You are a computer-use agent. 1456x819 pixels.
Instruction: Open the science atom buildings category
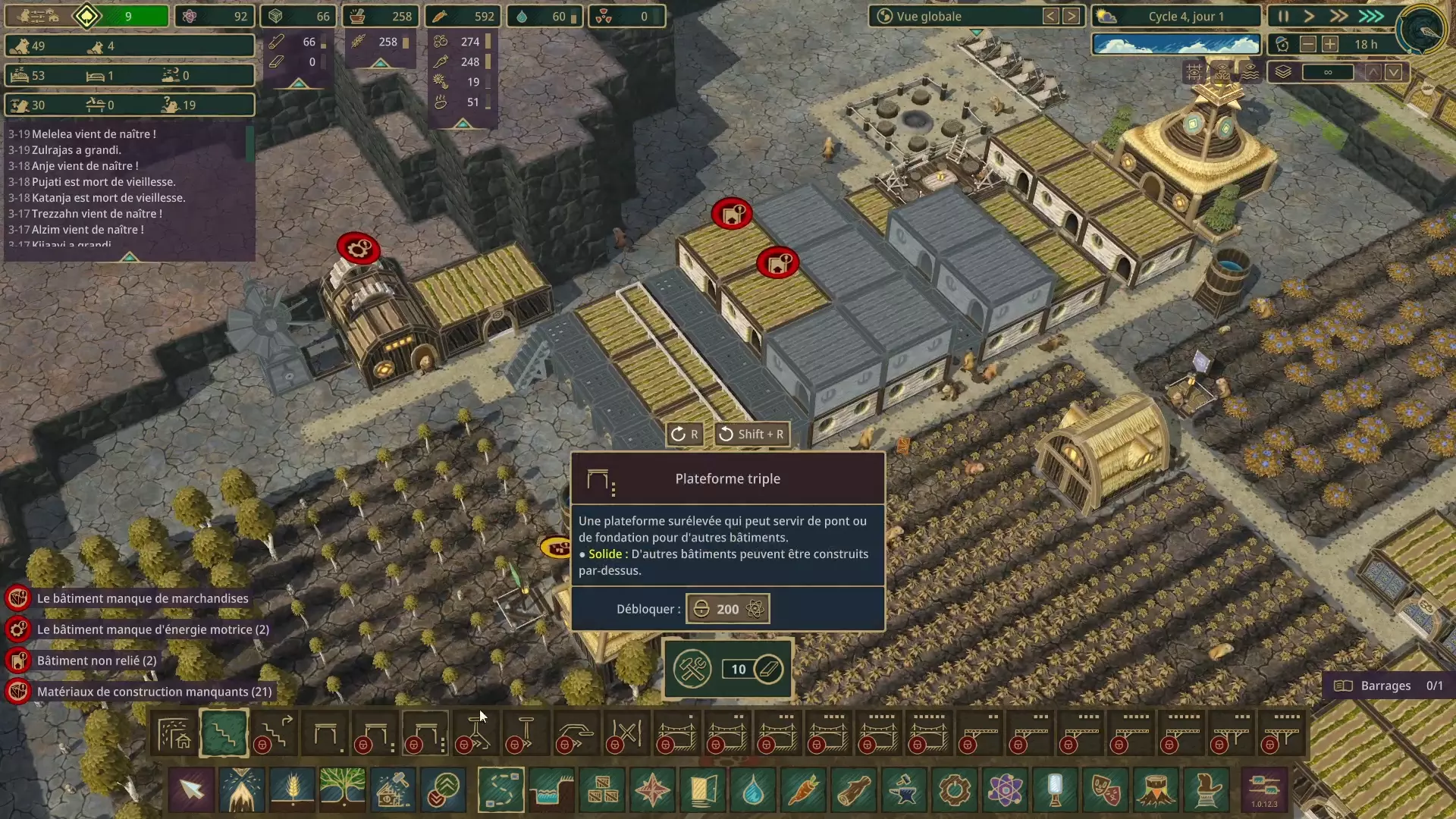1005,789
